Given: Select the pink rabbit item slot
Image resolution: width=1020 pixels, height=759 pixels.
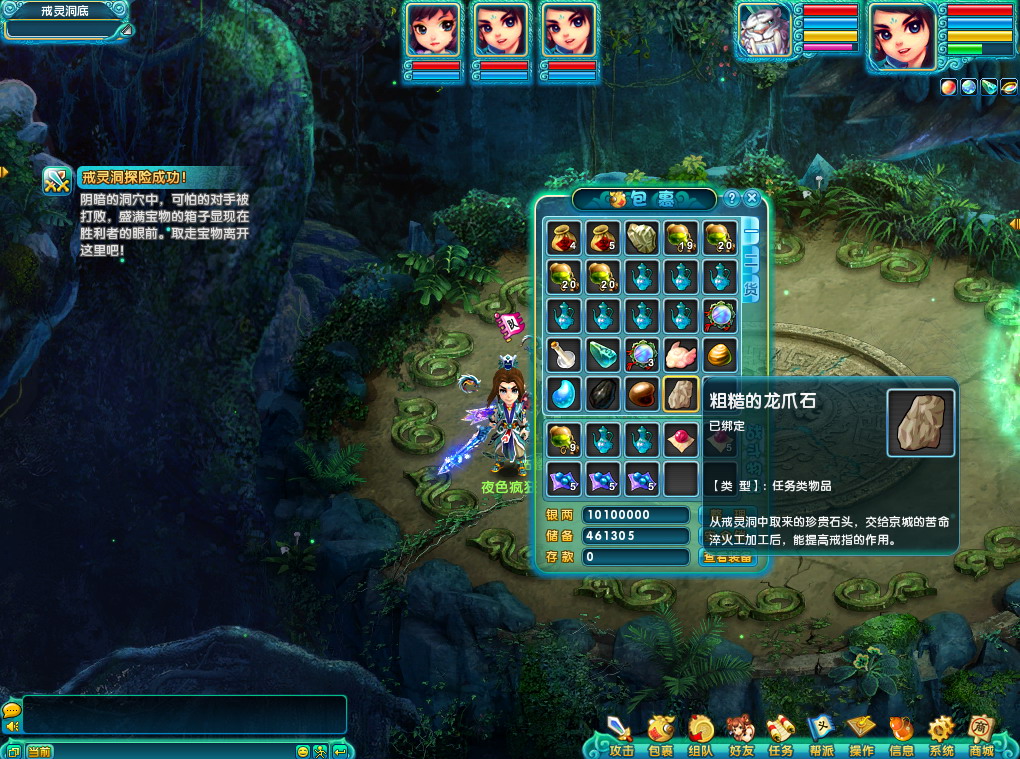Looking at the screenshot, I should 680,355.
